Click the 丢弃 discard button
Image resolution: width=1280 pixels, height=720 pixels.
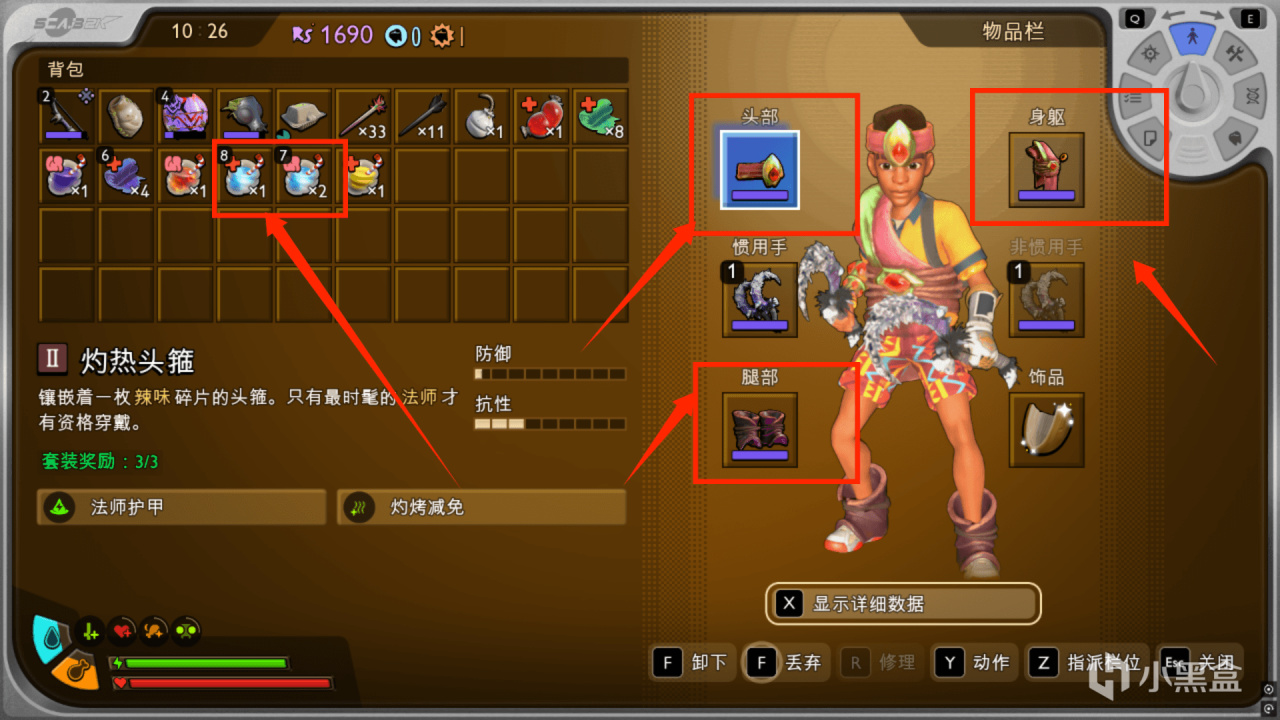pyautogui.click(x=786, y=662)
